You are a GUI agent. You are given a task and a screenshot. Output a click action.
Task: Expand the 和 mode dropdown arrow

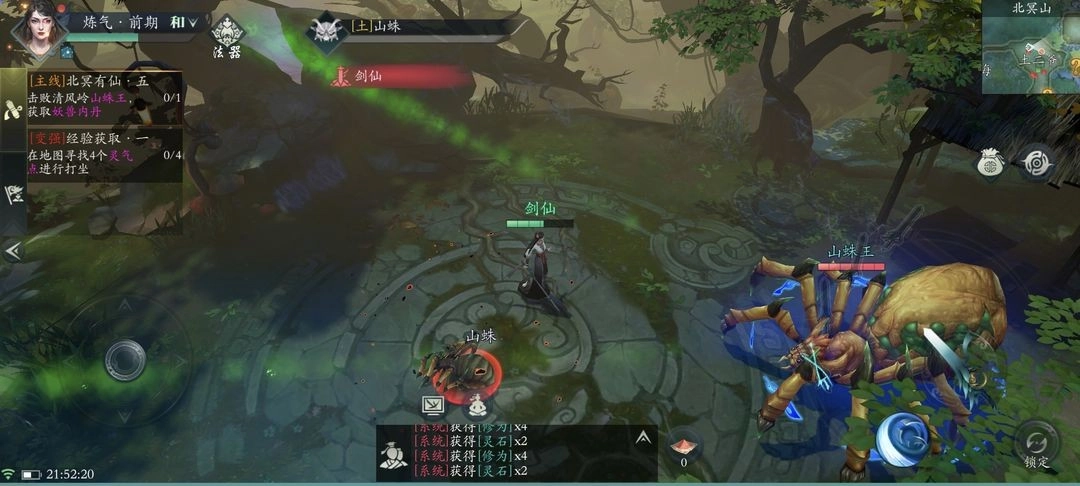[x=193, y=22]
